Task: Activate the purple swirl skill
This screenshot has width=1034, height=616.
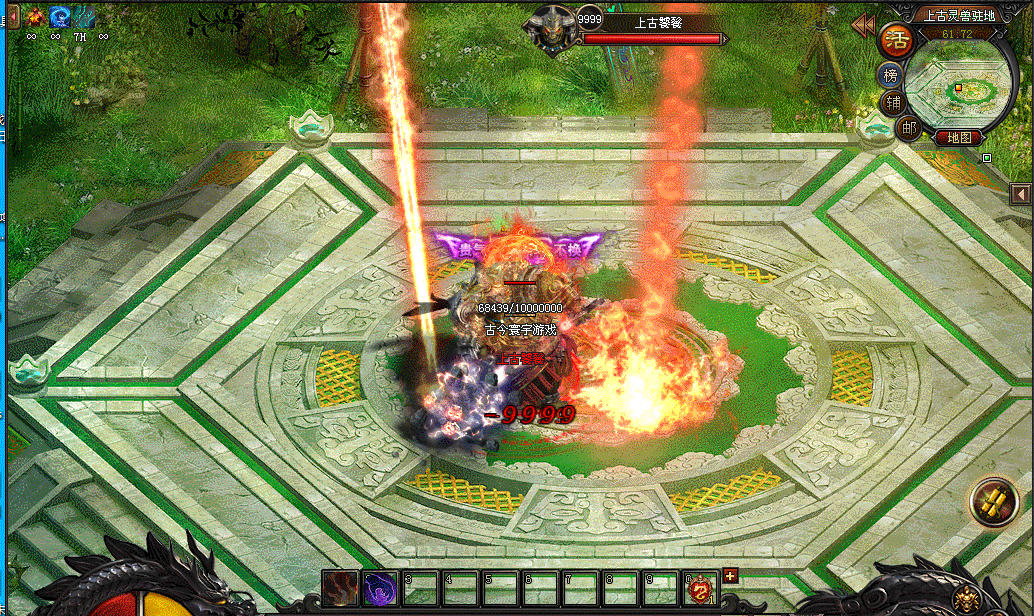Action: point(379,588)
